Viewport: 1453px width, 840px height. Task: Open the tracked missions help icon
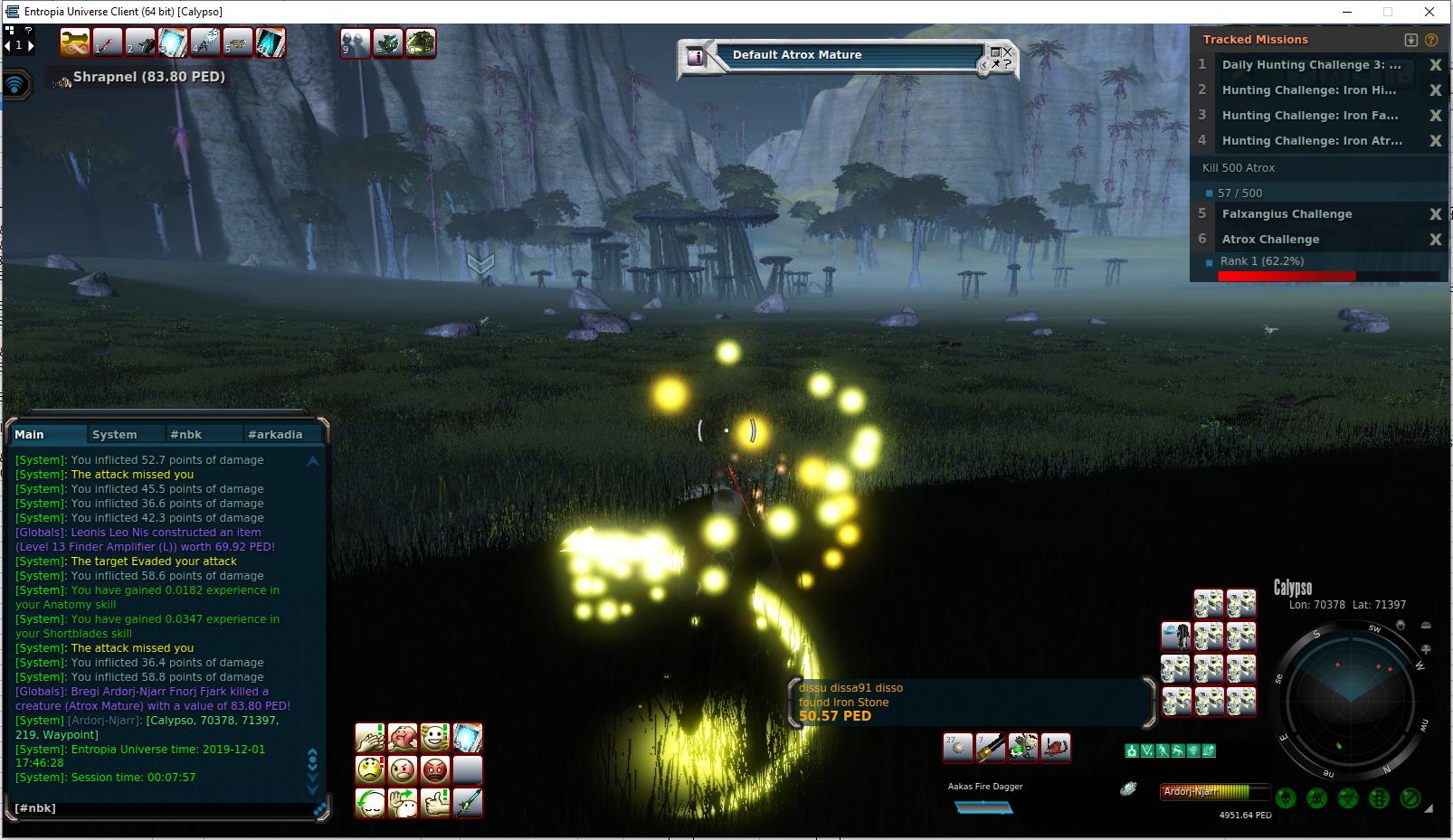pyautogui.click(x=1431, y=40)
